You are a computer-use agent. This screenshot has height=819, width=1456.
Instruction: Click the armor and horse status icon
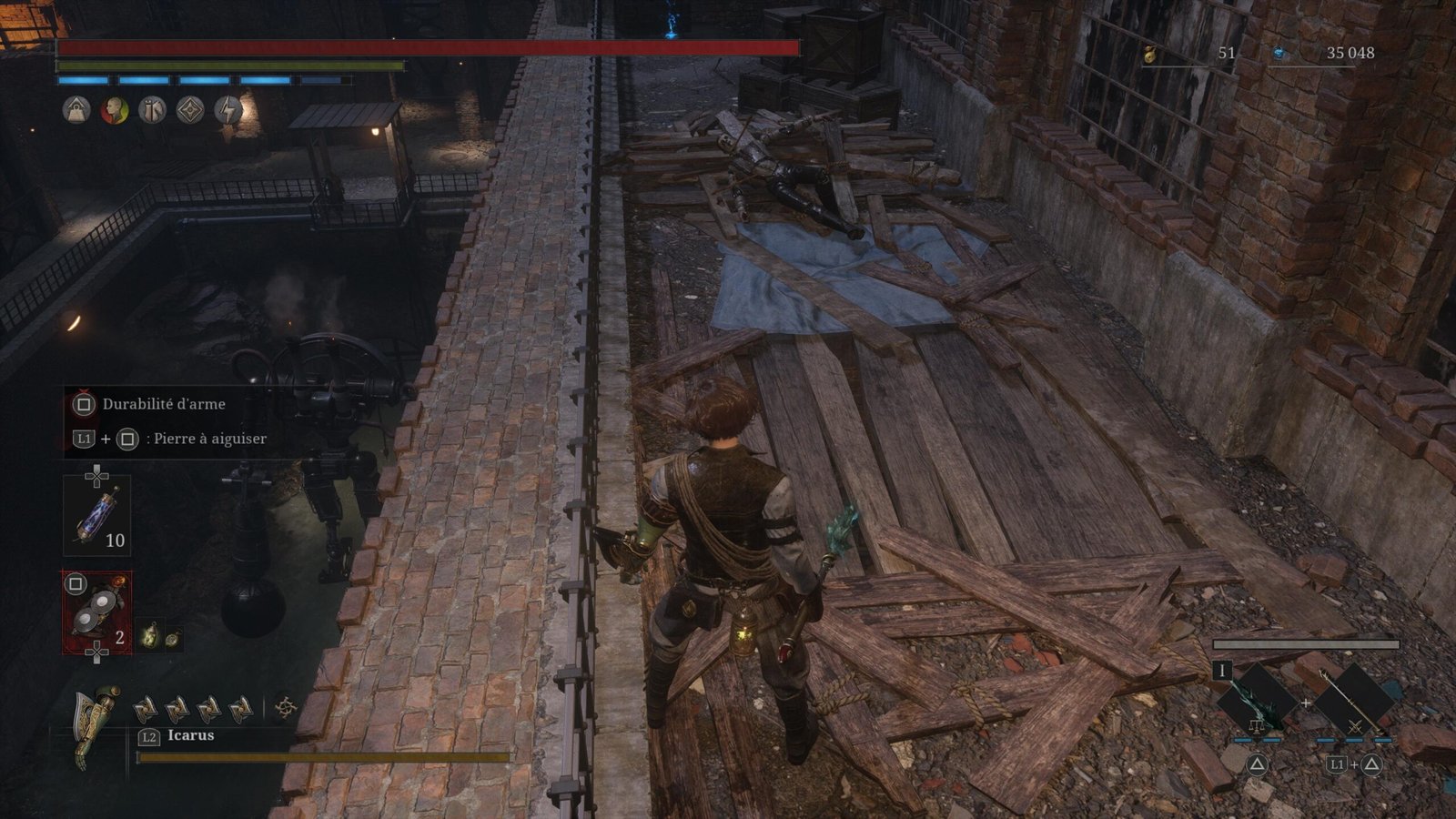(x=152, y=110)
